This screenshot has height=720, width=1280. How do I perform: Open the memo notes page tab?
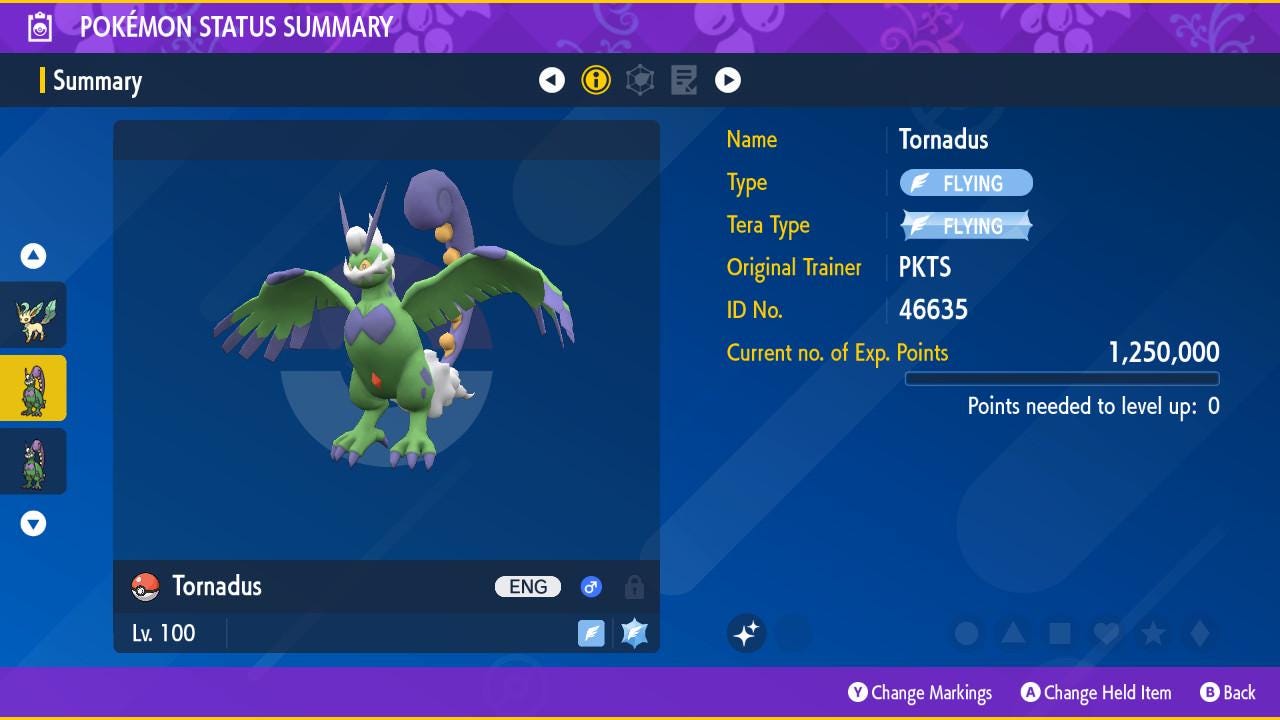point(684,80)
